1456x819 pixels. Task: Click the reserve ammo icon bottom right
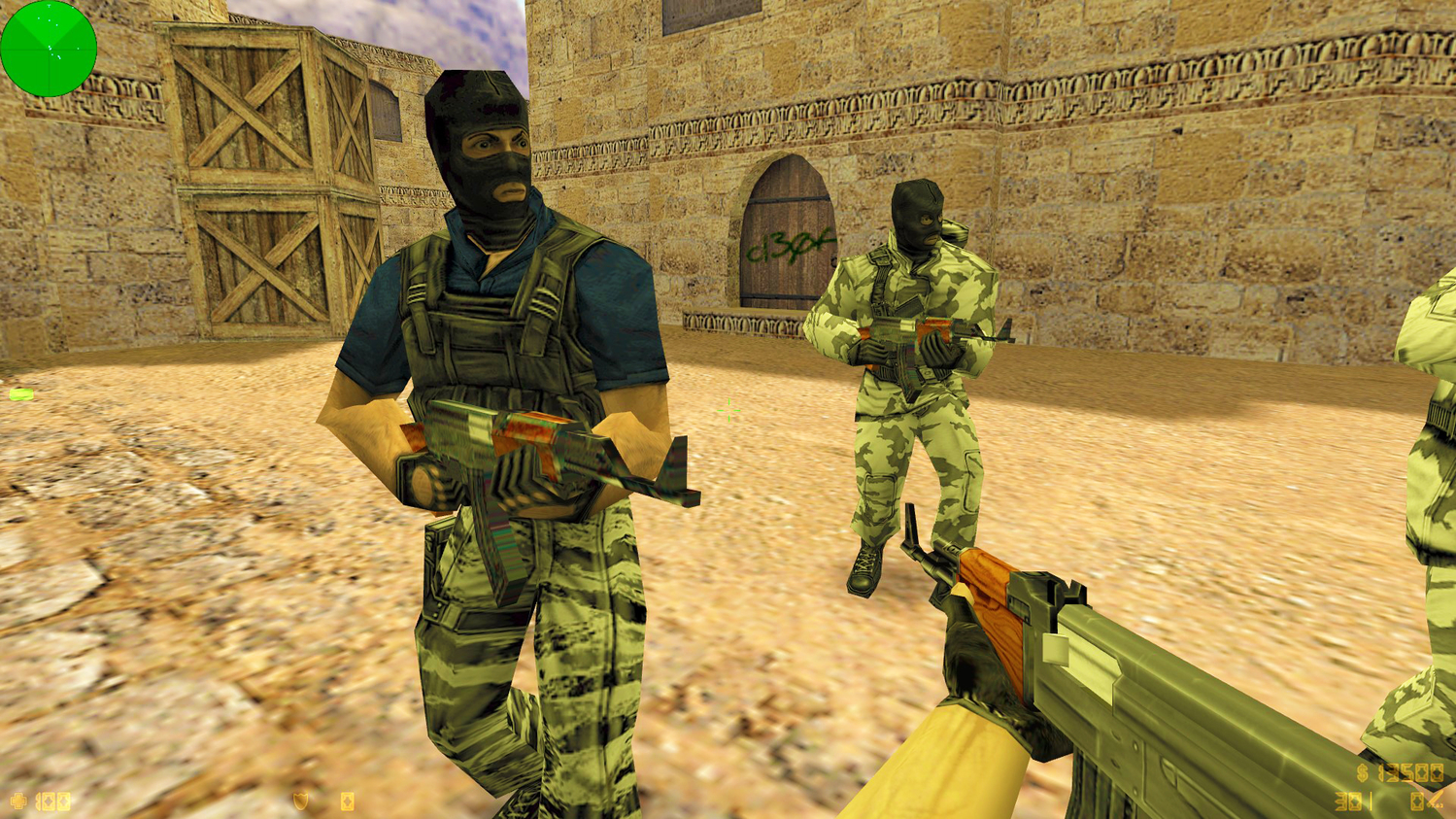click(1418, 801)
